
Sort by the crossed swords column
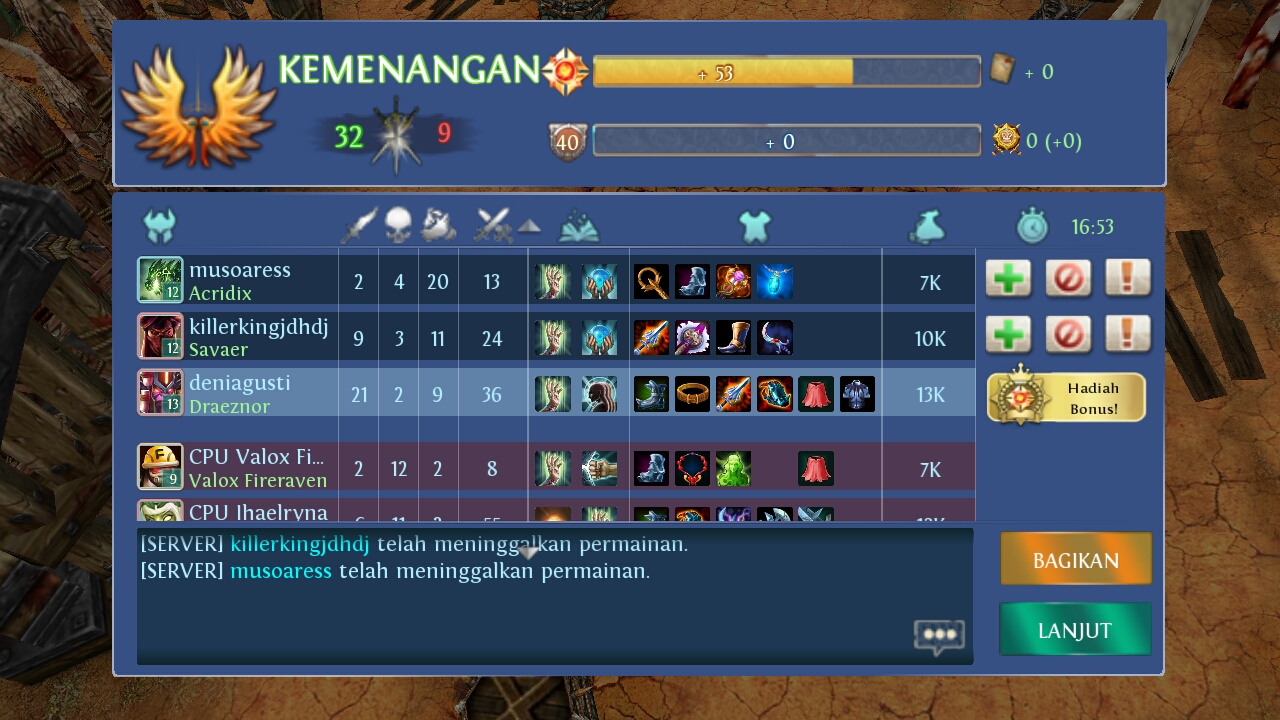coord(493,226)
